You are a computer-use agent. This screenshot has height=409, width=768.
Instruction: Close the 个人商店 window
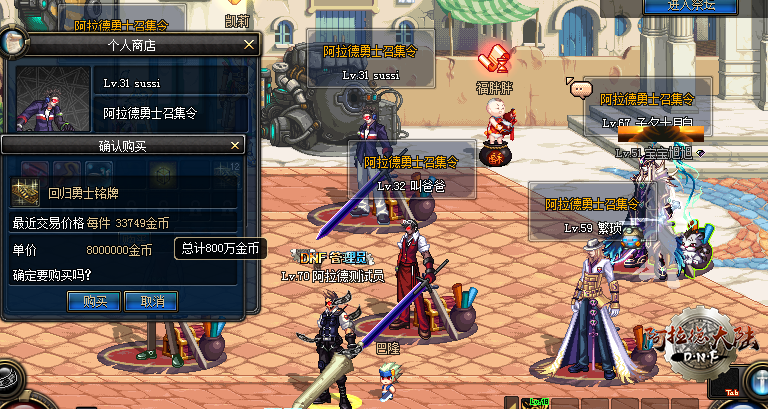[250, 45]
